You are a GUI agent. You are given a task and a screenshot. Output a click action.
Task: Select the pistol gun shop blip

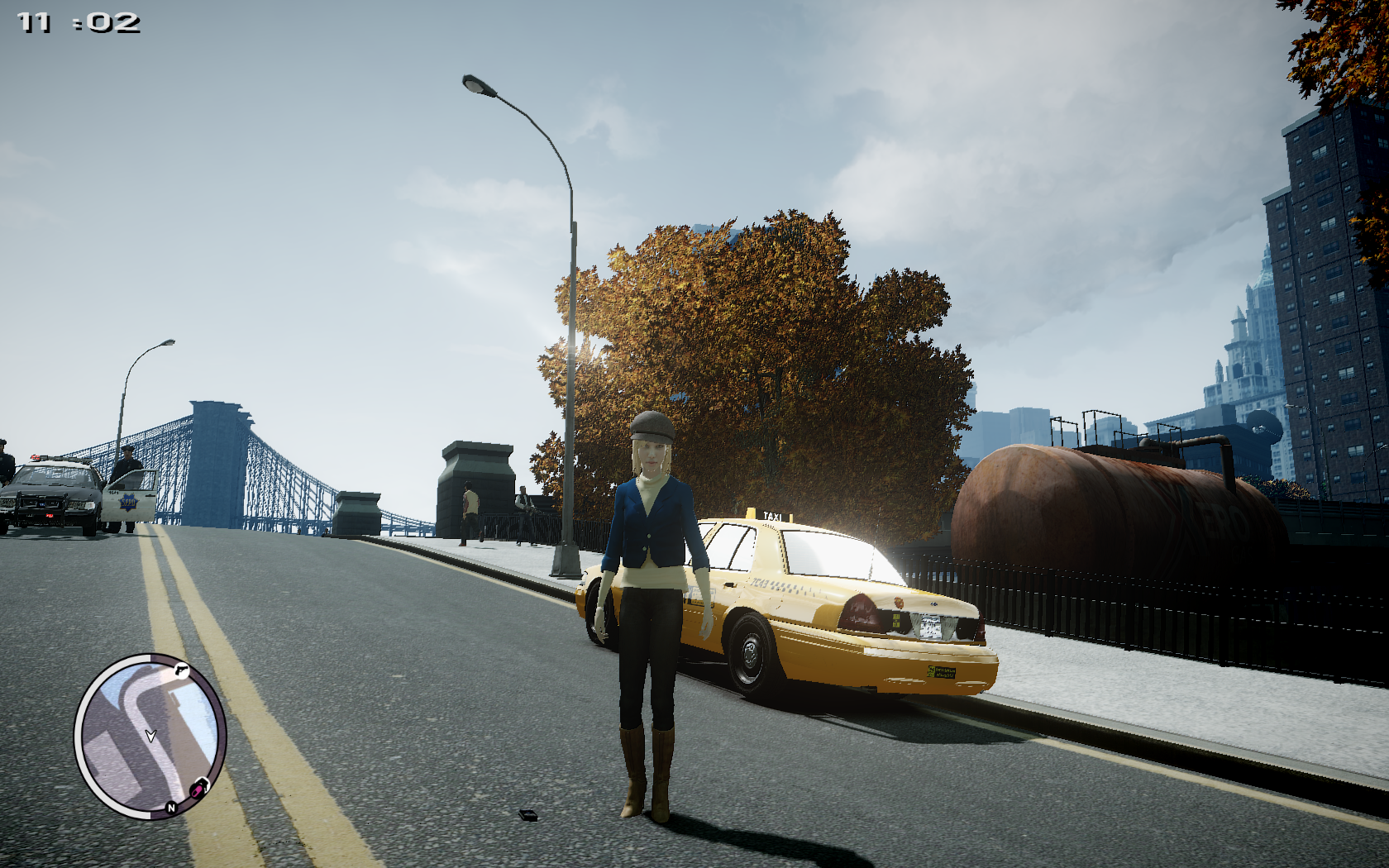pyautogui.click(x=181, y=670)
